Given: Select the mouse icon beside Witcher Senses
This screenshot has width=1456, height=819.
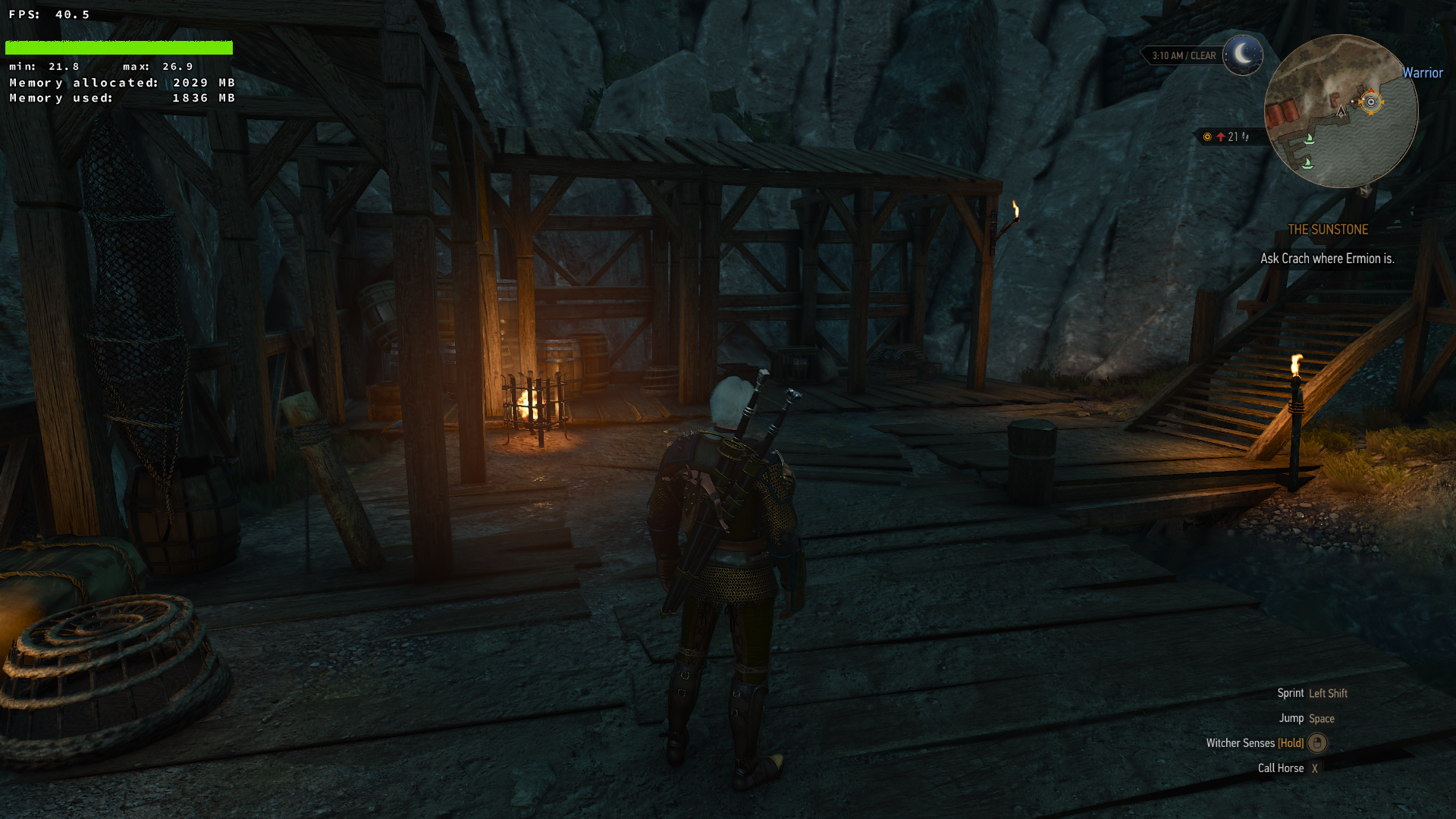Looking at the screenshot, I should (x=1316, y=743).
